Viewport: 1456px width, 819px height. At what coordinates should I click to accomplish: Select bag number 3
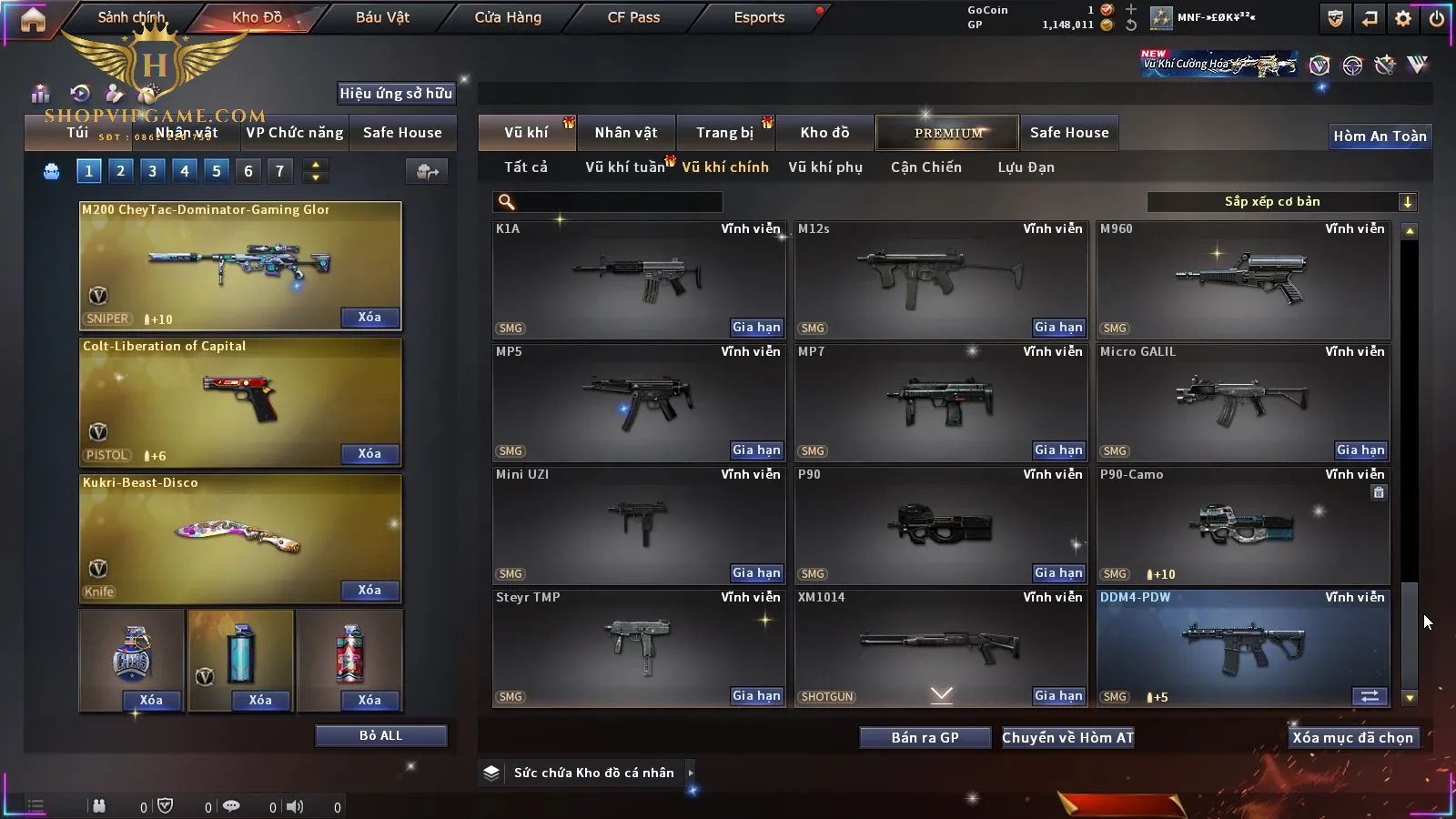(152, 170)
